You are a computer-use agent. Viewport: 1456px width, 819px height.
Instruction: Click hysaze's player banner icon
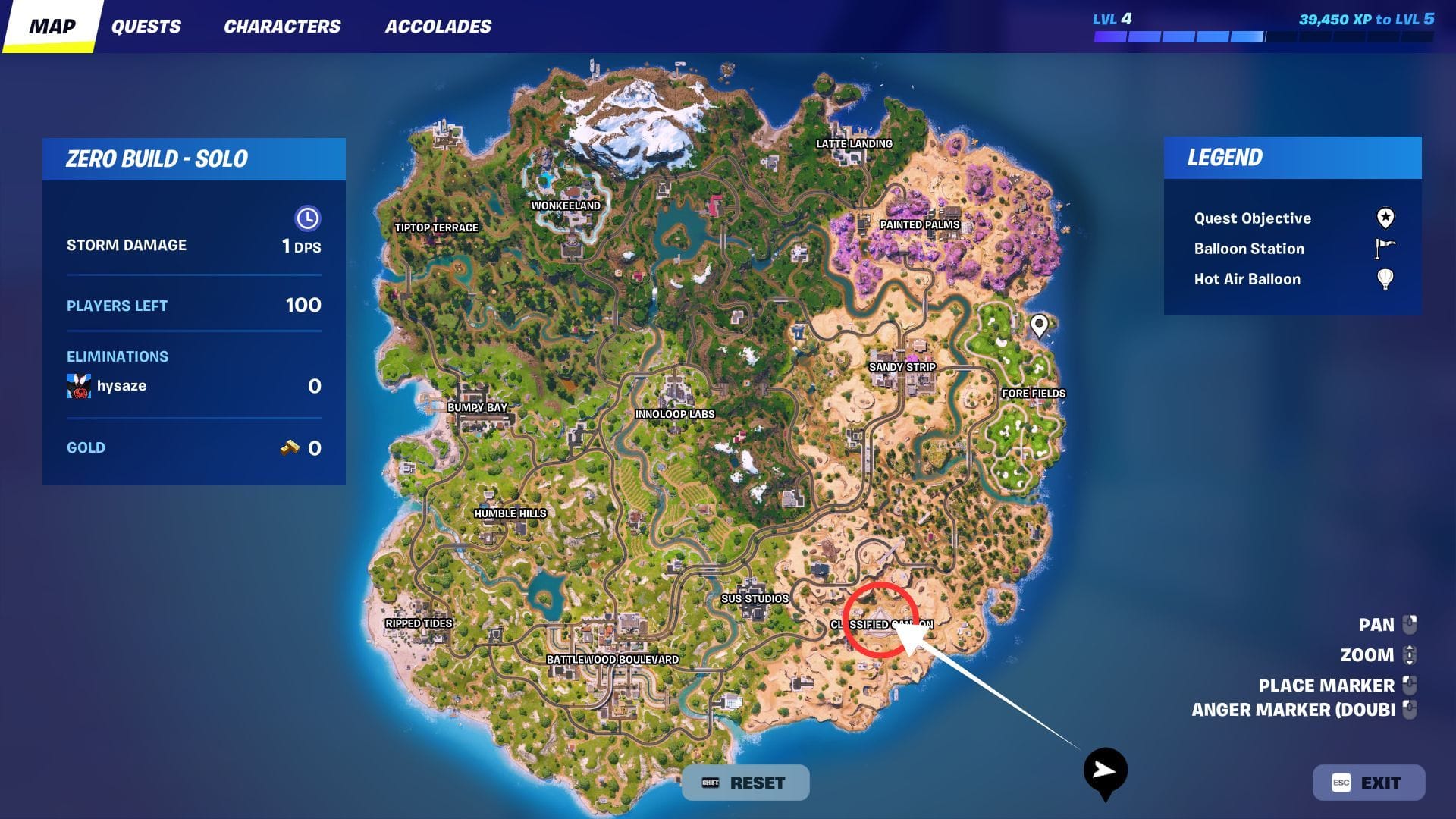[x=78, y=386]
